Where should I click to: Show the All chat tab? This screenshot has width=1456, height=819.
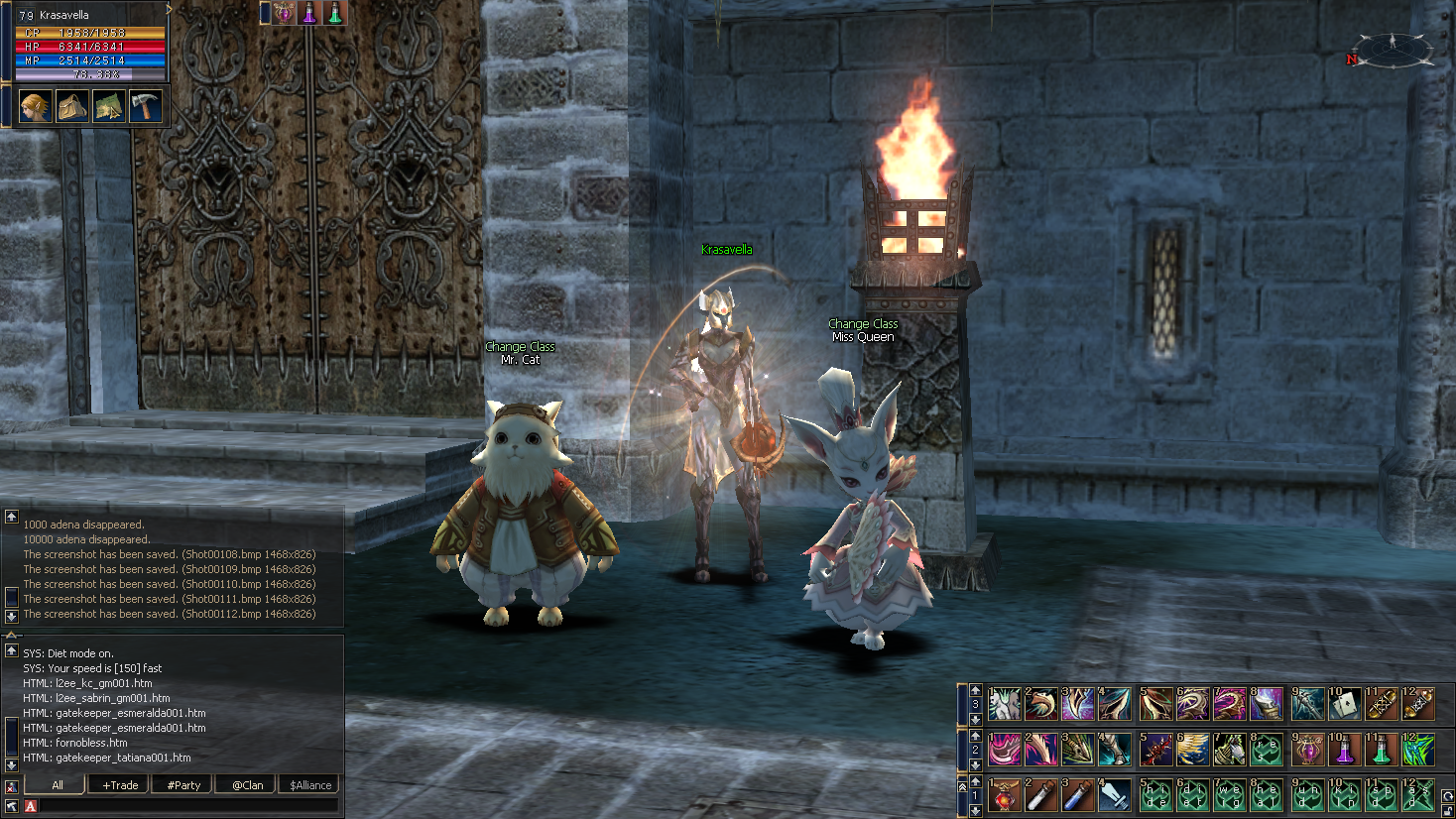click(x=57, y=784)
